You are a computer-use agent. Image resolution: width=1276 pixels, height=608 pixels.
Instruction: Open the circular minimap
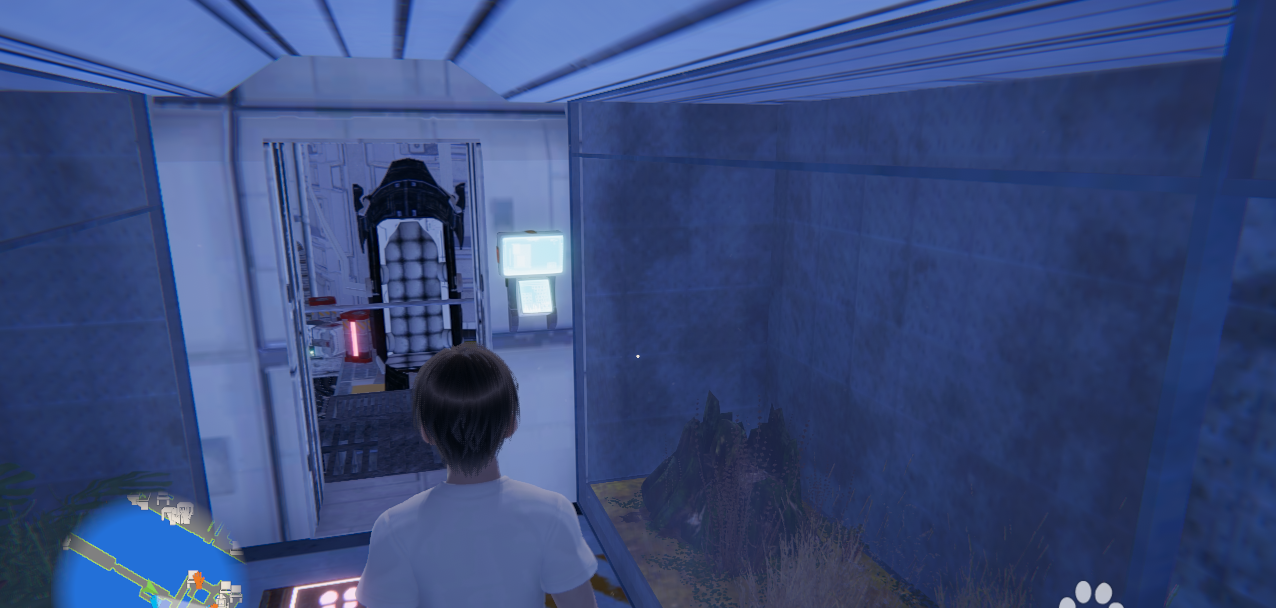click(150, 555)
